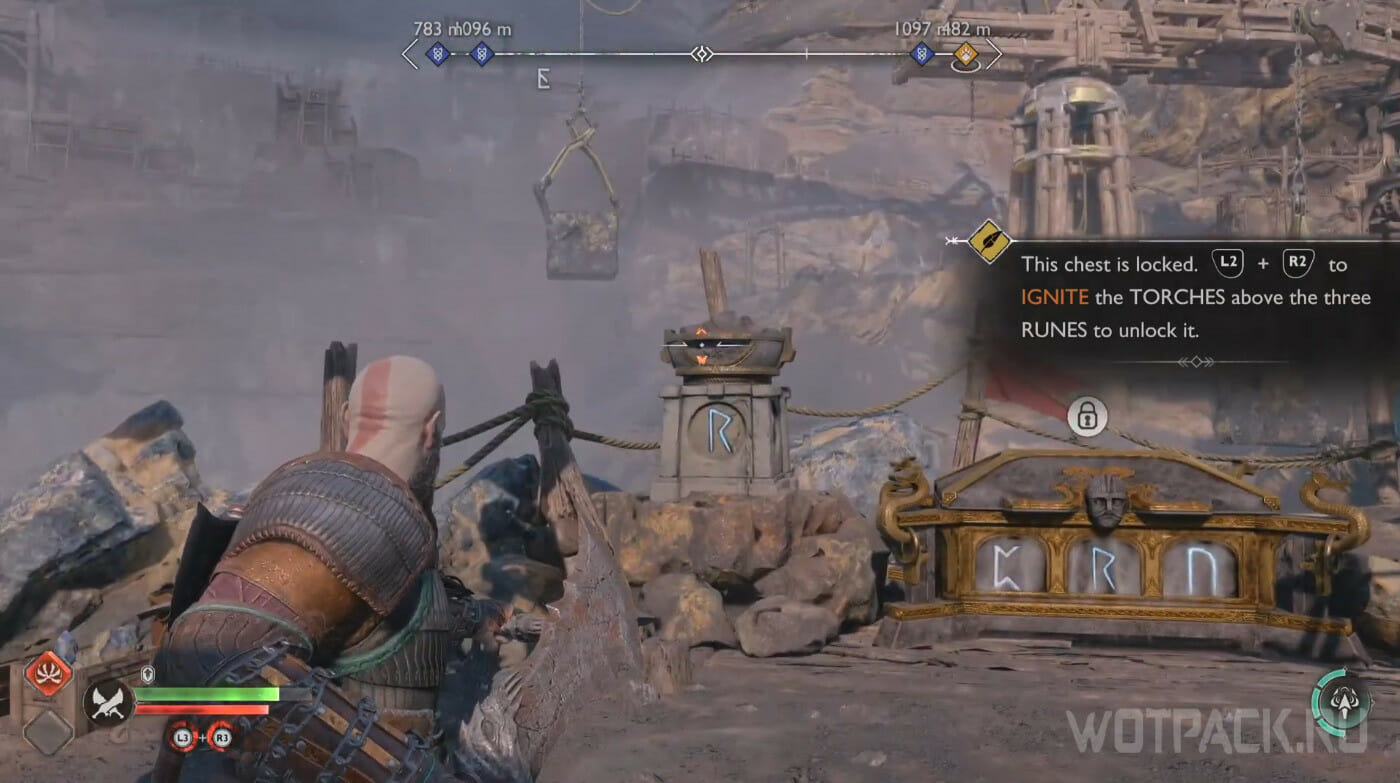
Task: Select the orange objective marker on the compass
Action: tap(965, 54)
